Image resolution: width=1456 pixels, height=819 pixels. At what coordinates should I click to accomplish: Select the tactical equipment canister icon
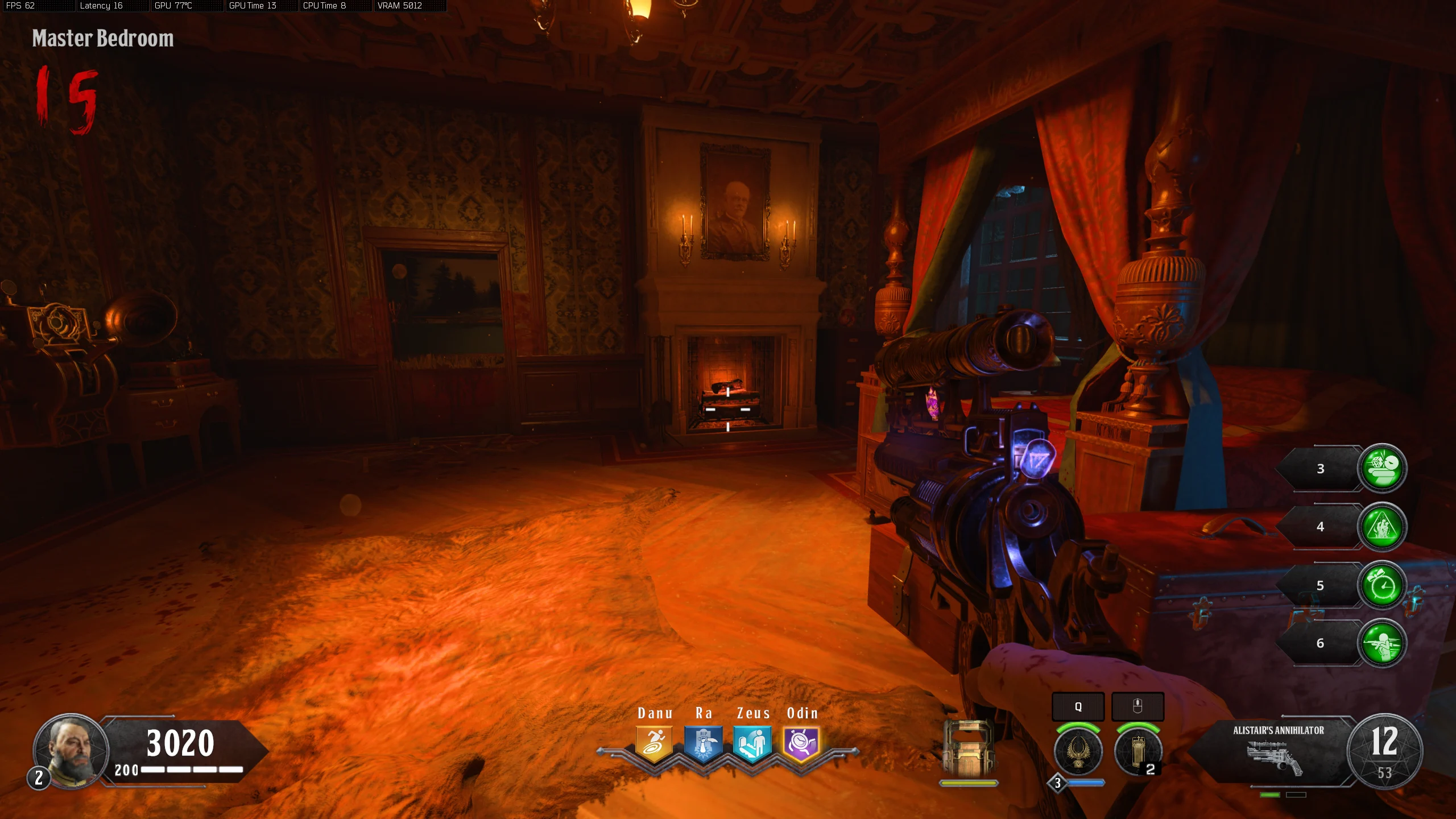coord(1137,751)
